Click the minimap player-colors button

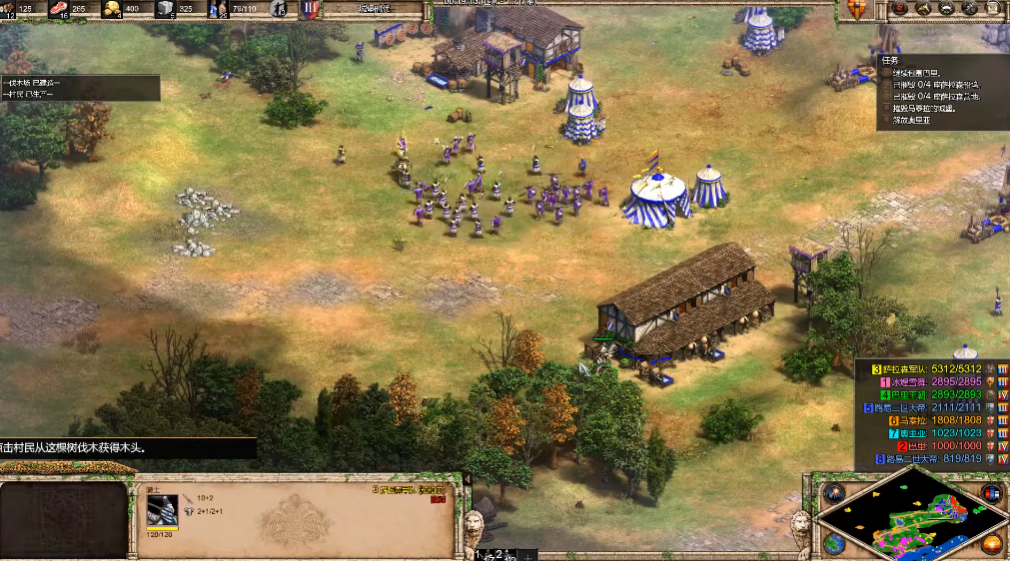(x=992, y=494)
